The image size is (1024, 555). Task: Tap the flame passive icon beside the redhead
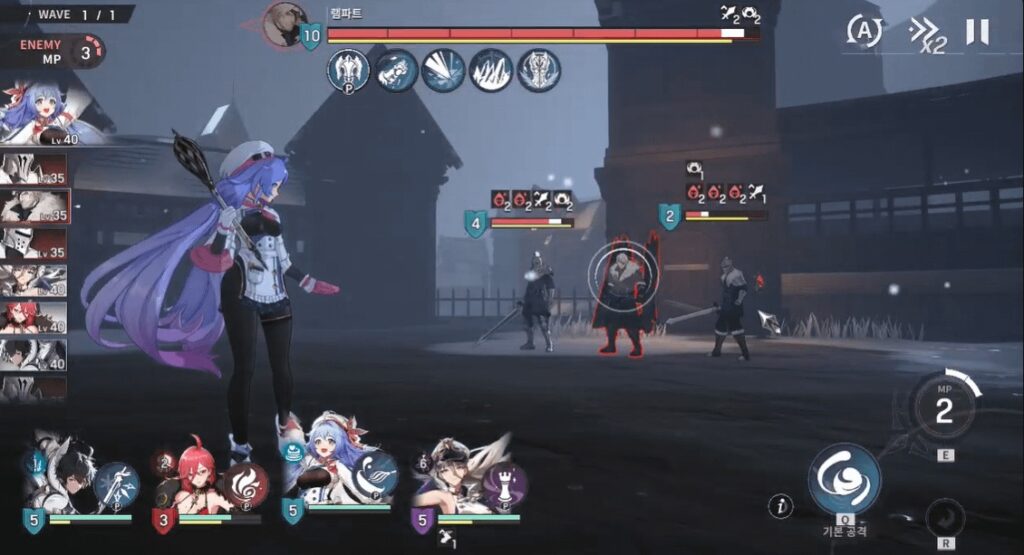click(x=244, y=484)
